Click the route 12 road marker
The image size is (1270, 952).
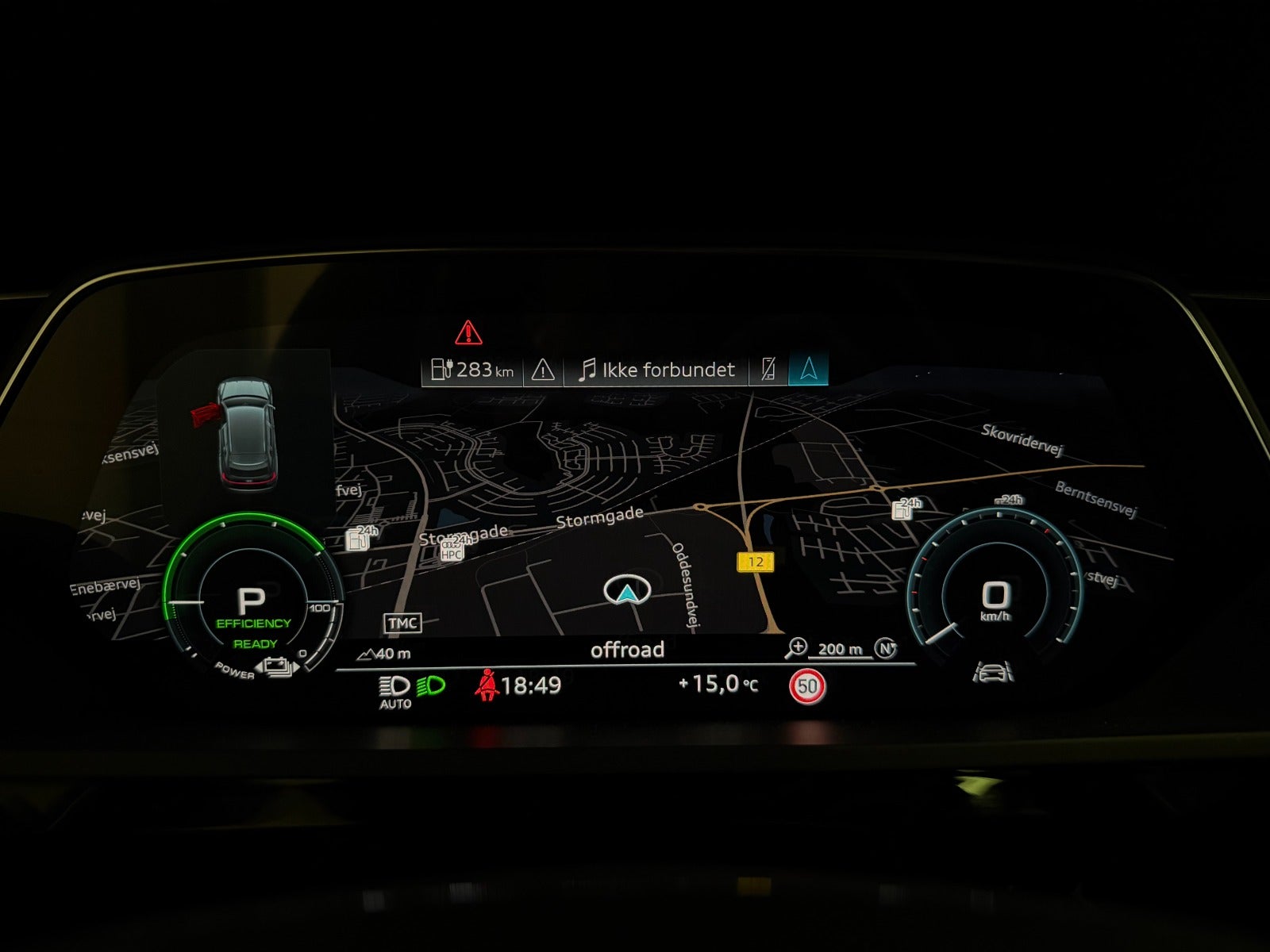pyautogui.click(x=755, y=562)
